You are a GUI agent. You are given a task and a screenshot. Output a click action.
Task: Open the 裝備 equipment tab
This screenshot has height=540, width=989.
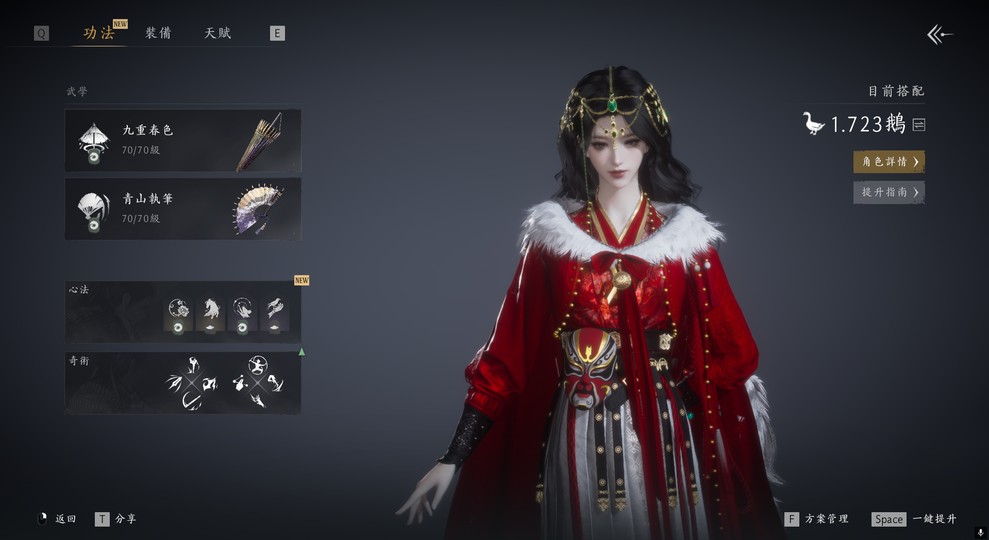[x=158, y=33]
